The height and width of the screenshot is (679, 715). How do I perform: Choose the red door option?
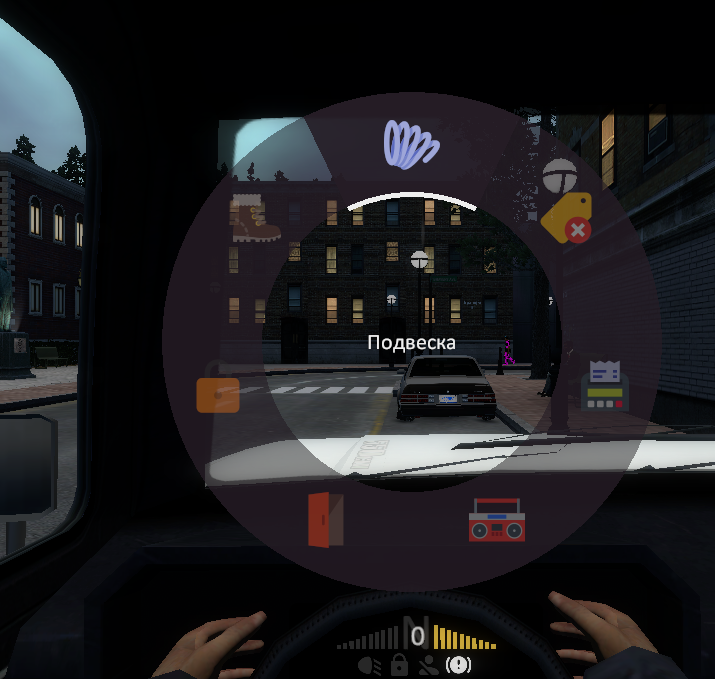[x=325, y=520]
